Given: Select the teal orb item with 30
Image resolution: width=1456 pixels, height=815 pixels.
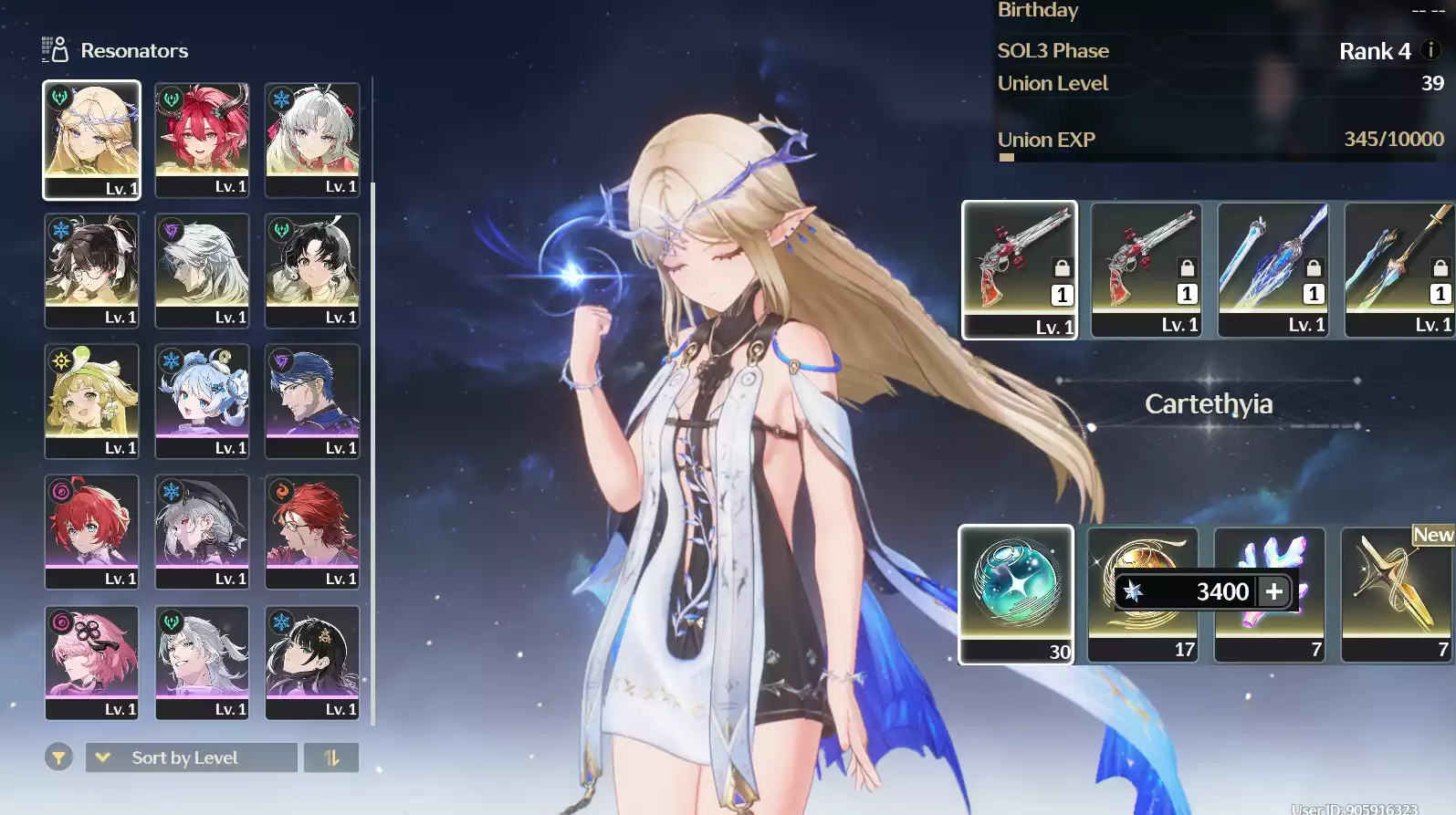Looking at the screenshot, I should [x=1016, y=593].
